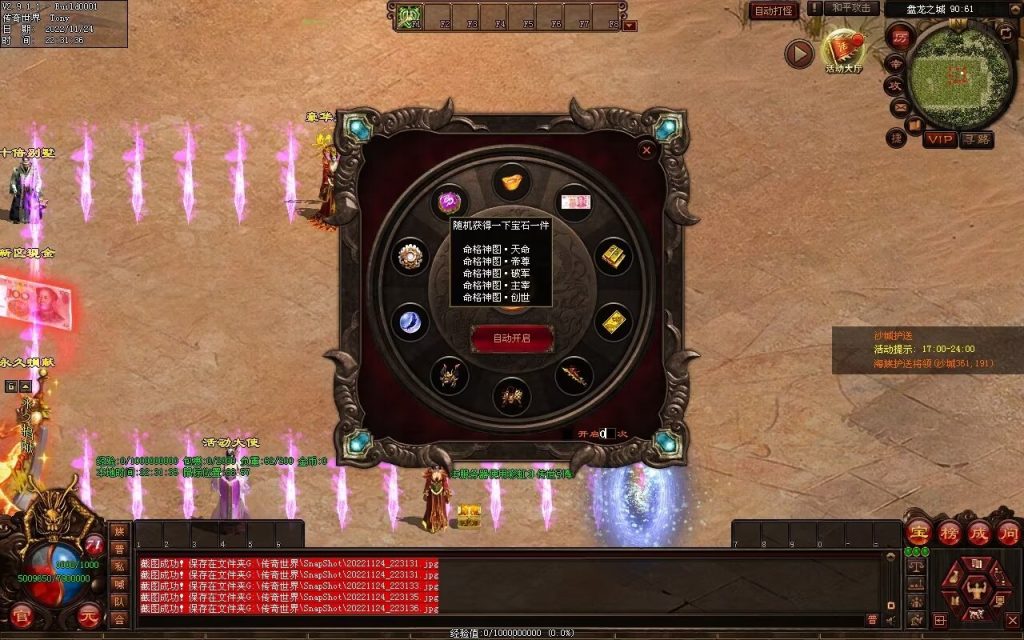Click the round play arrow button
The height and width of the screenshot is (640, 1024).
pyautogui.click(x=798, y=53)
